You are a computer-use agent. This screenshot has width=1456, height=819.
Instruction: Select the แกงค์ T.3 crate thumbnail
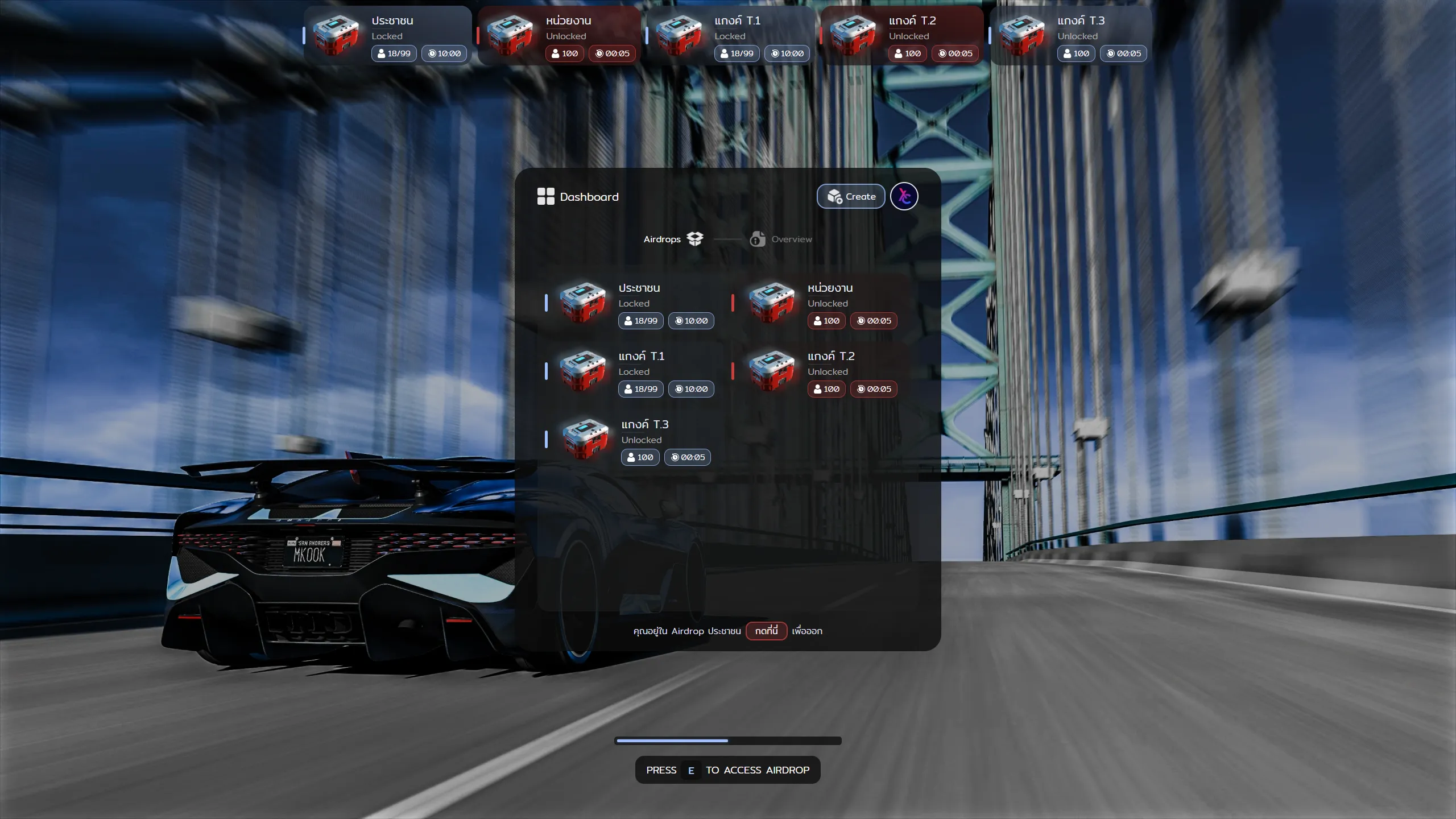click(x=584, y=440)
